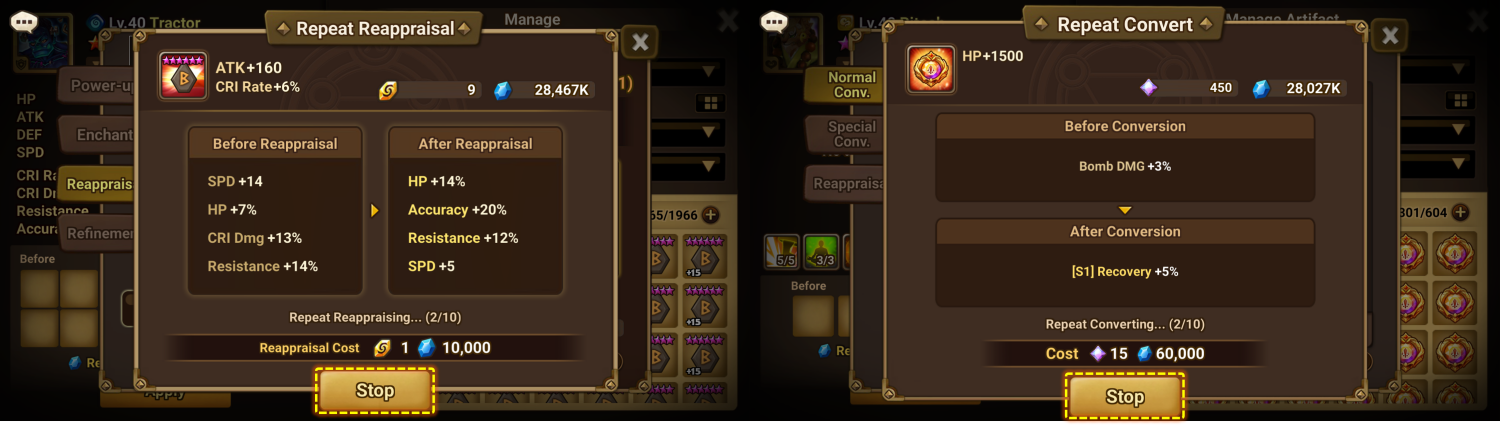Click the plus button beside 1966
This screenshot has height=425, width=1500.
710,214
